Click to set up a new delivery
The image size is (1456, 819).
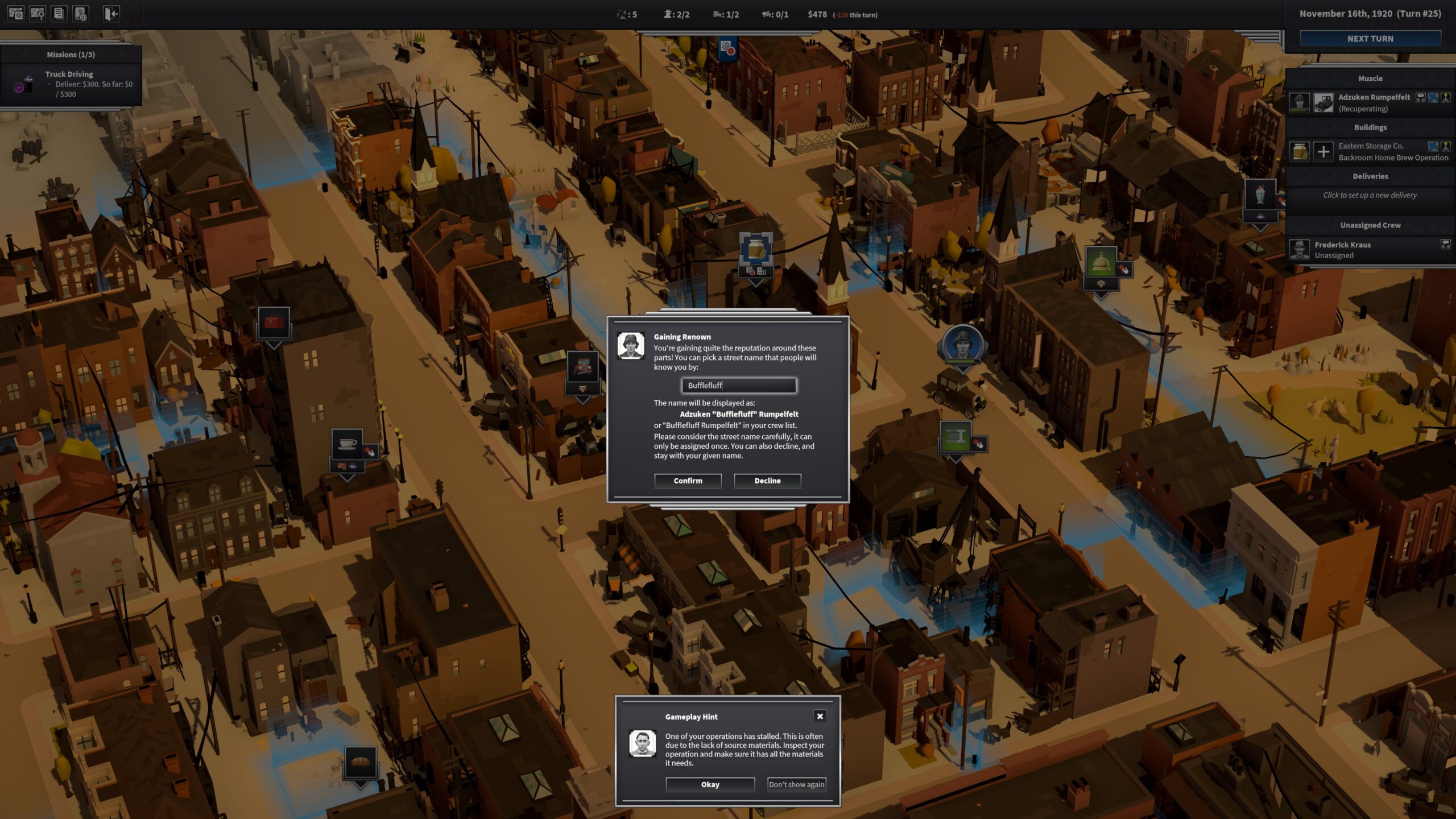point(1370,195)
